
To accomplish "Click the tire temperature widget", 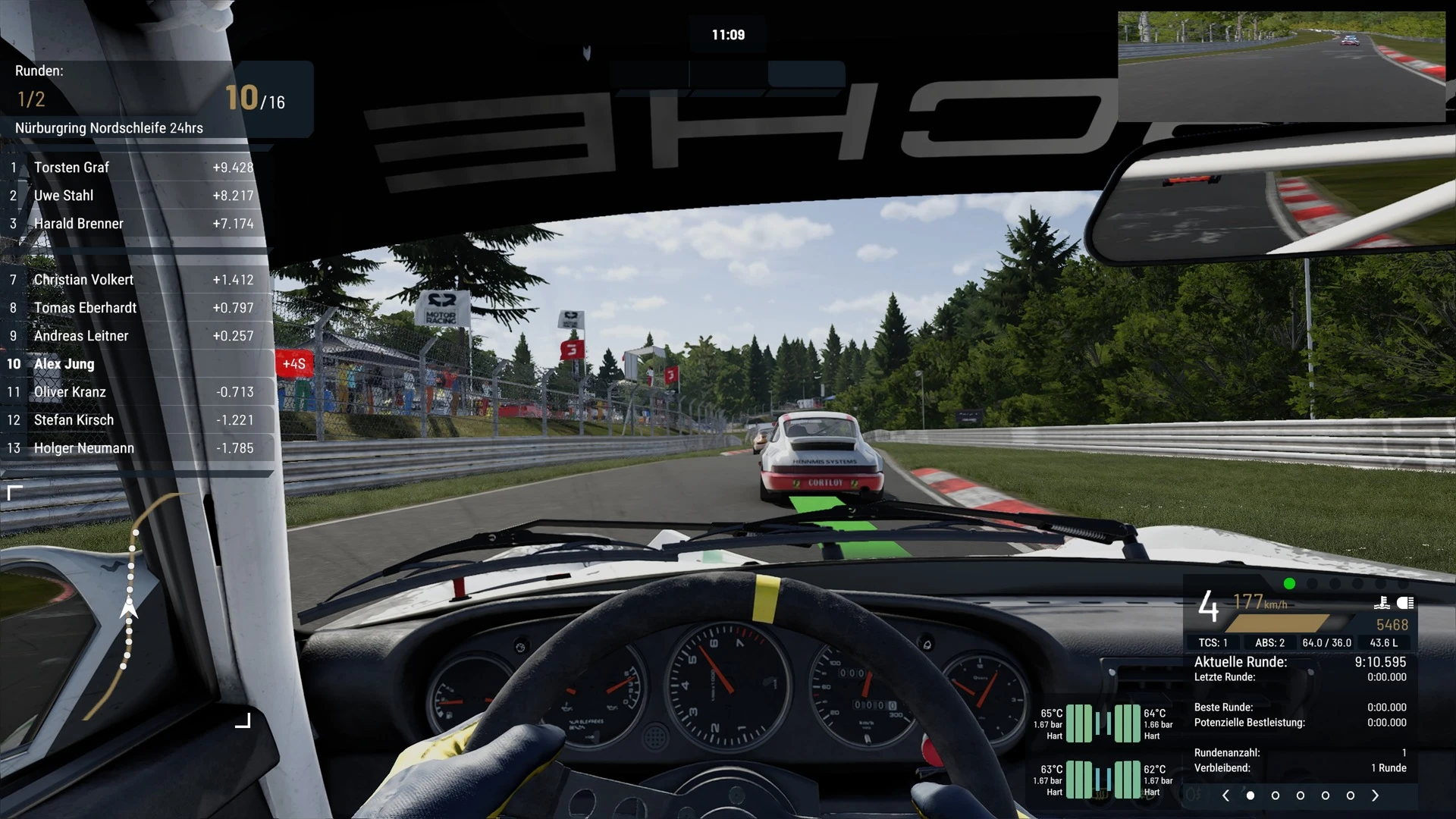I will [1103, 752].
